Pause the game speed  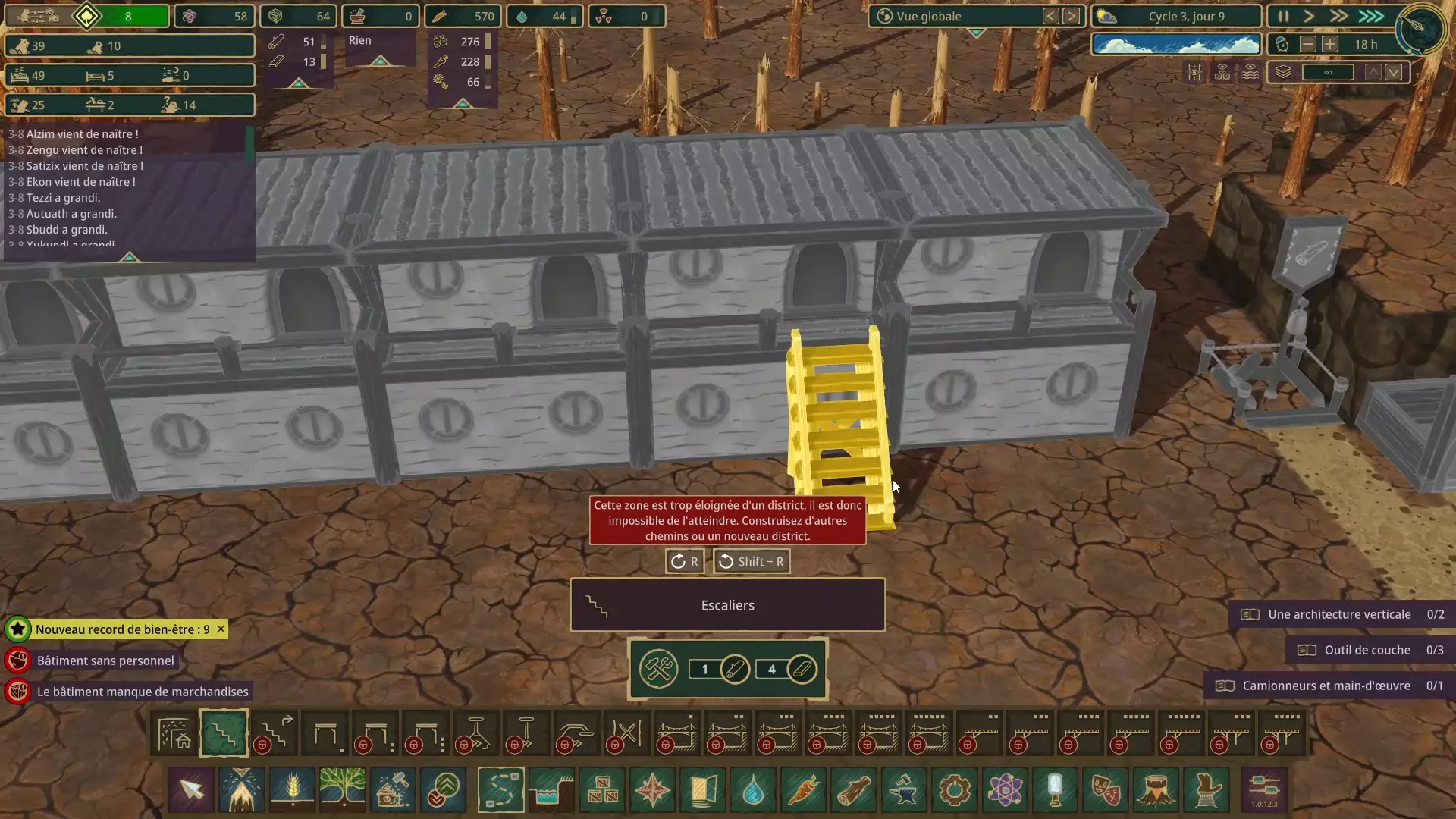(x=1283, y=16)
